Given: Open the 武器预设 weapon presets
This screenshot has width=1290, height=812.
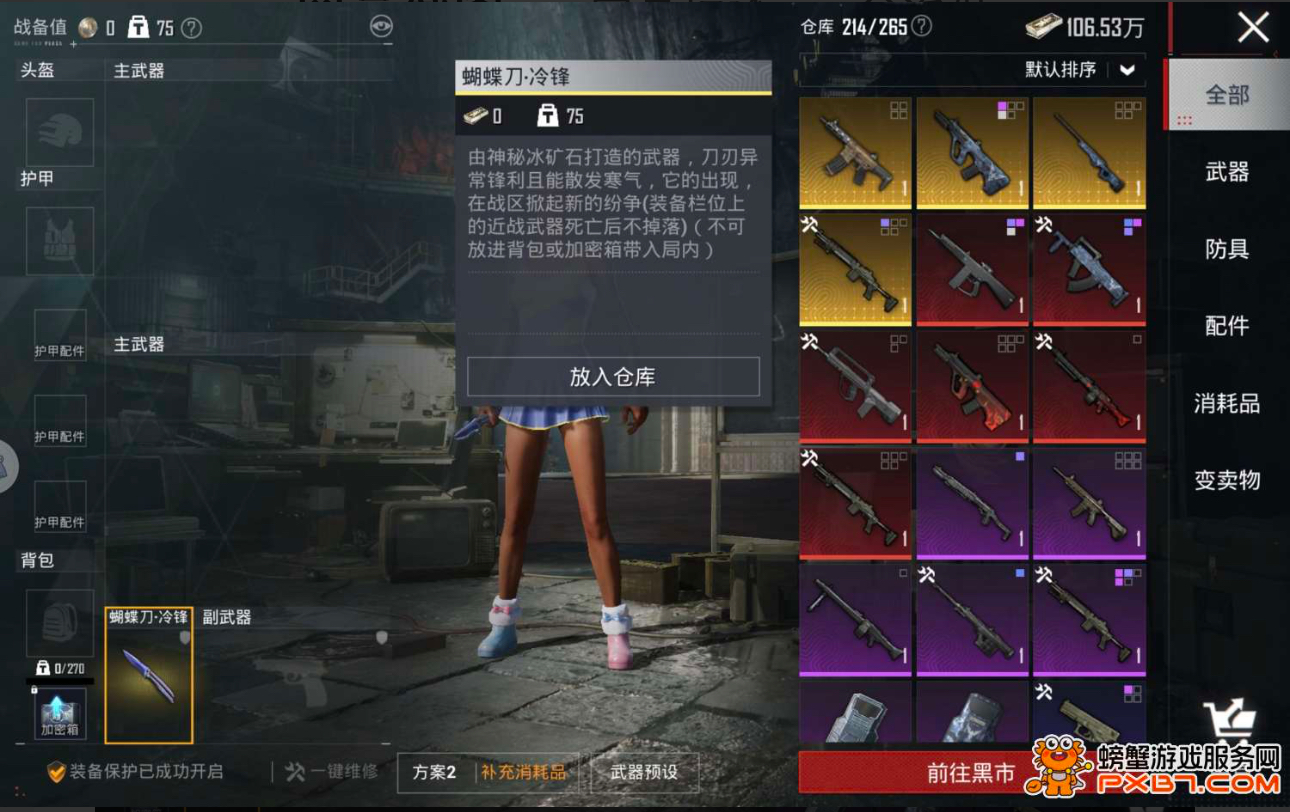Looking at the screenshot, I should click(x=644, y=772).
